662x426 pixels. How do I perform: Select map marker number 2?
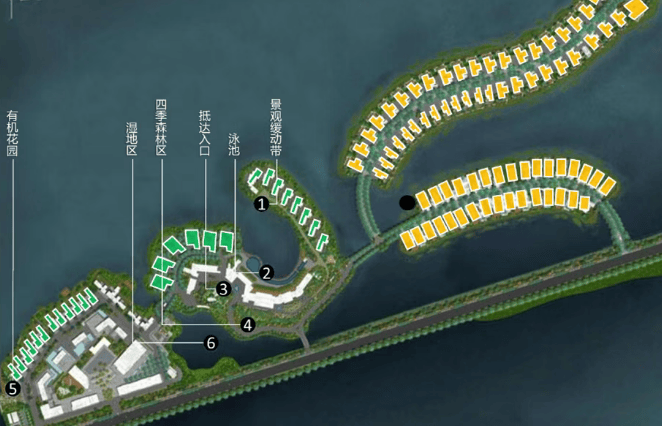pos(266,271)
